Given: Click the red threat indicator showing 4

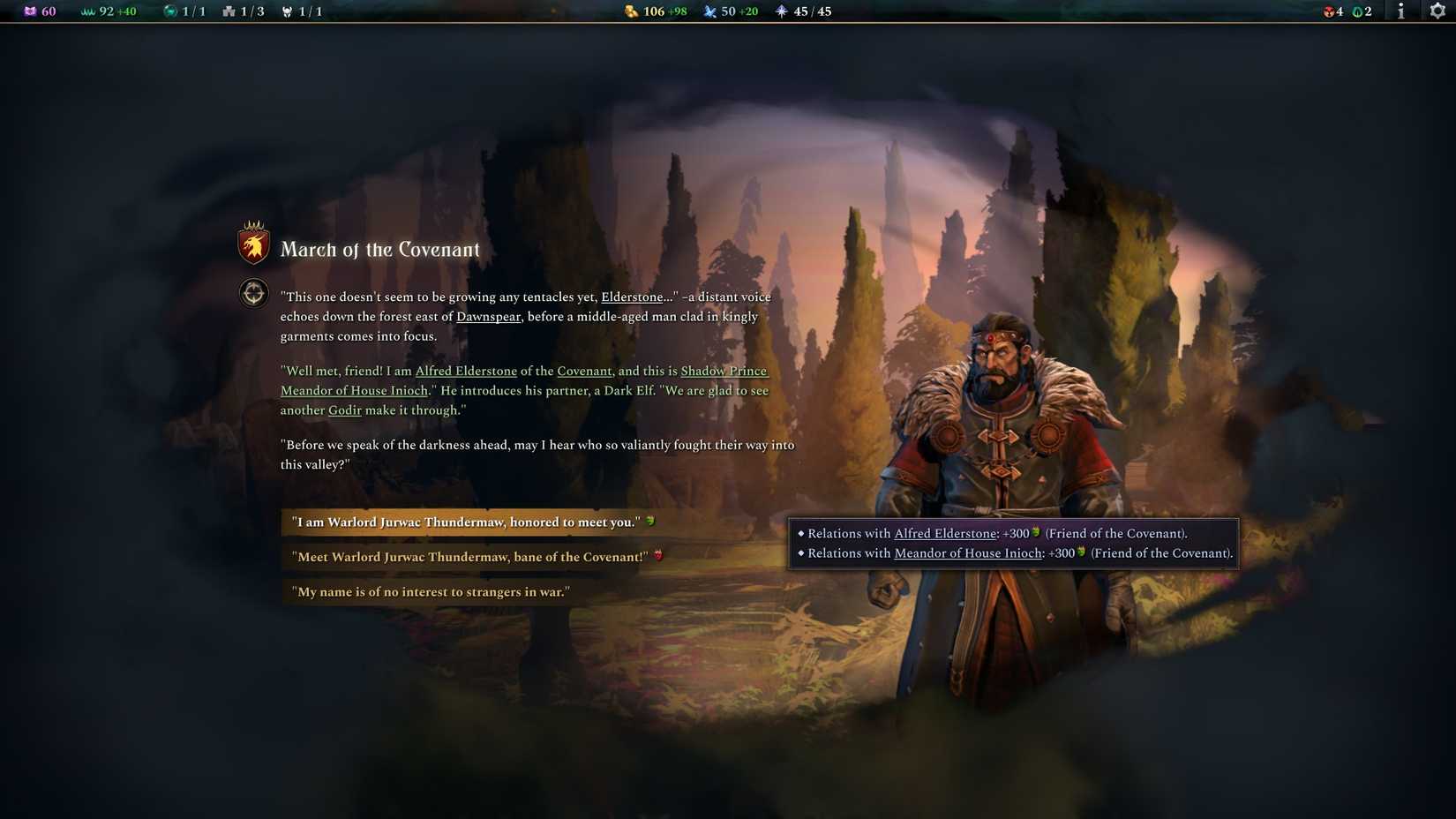Looking at the screenshot, I should click(x=1332, y=11).
